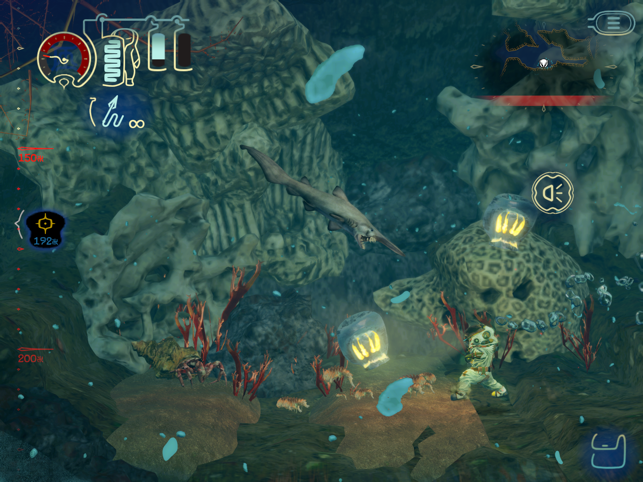Select the harpoon weapon icon

click(x=112, y=112)
